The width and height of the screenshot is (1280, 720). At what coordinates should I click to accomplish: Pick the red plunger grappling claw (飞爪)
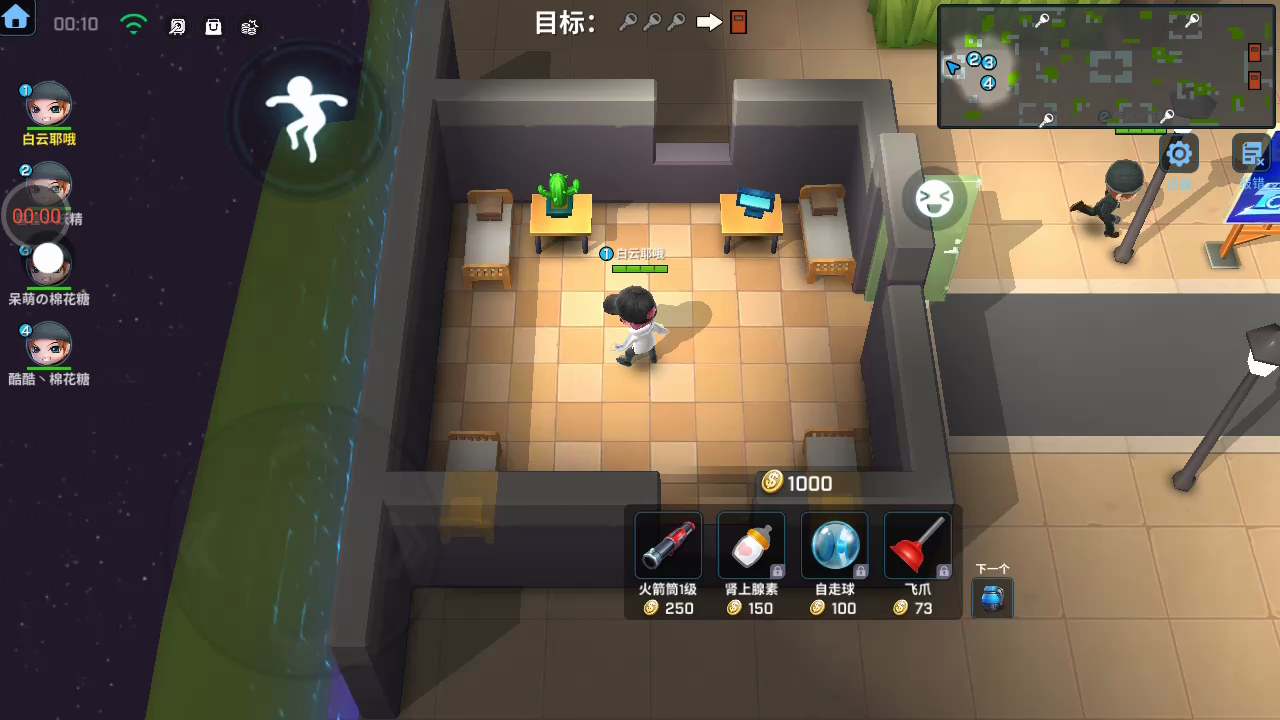tap(917, 546)
